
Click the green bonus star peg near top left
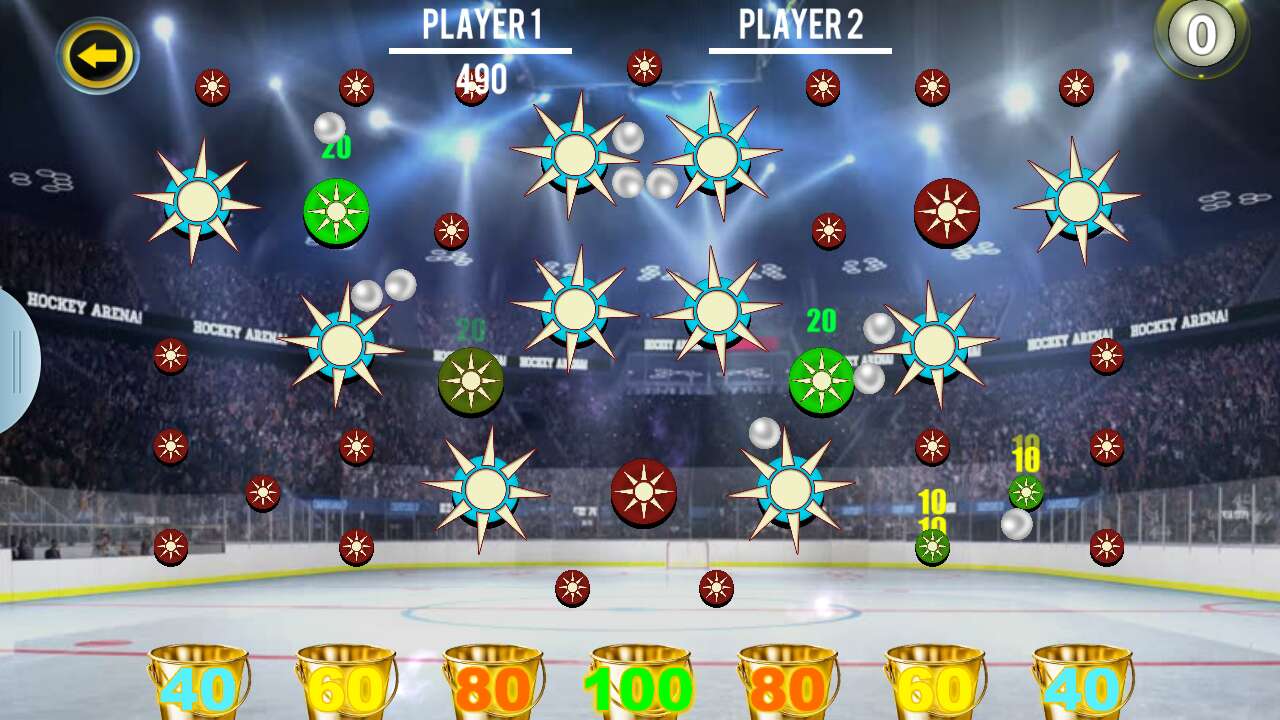coord(334,210)
